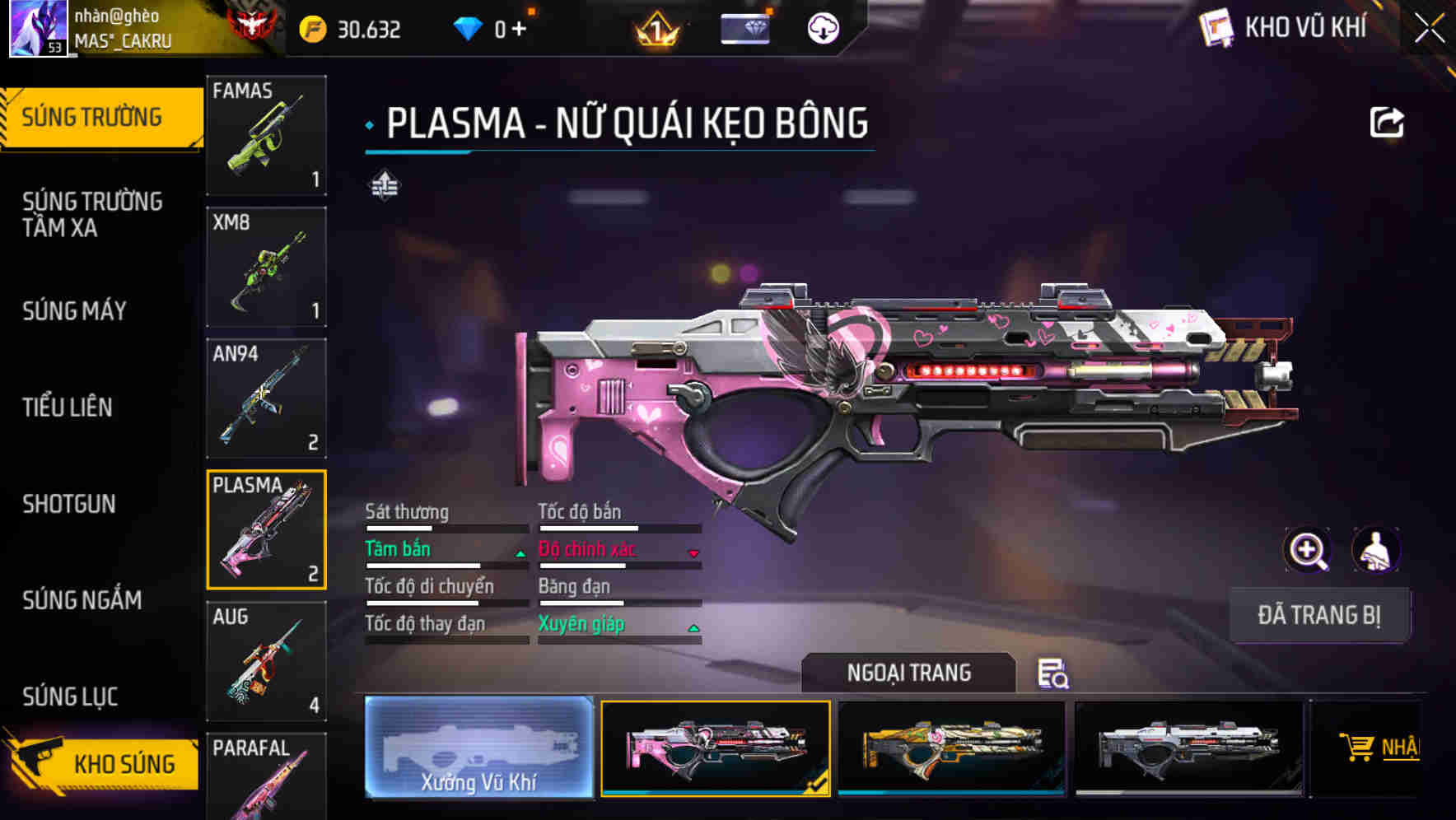Viewport: 1456px width, 820px height.
Task: Click the Đã Trang Bị button
Action: 1318,615
